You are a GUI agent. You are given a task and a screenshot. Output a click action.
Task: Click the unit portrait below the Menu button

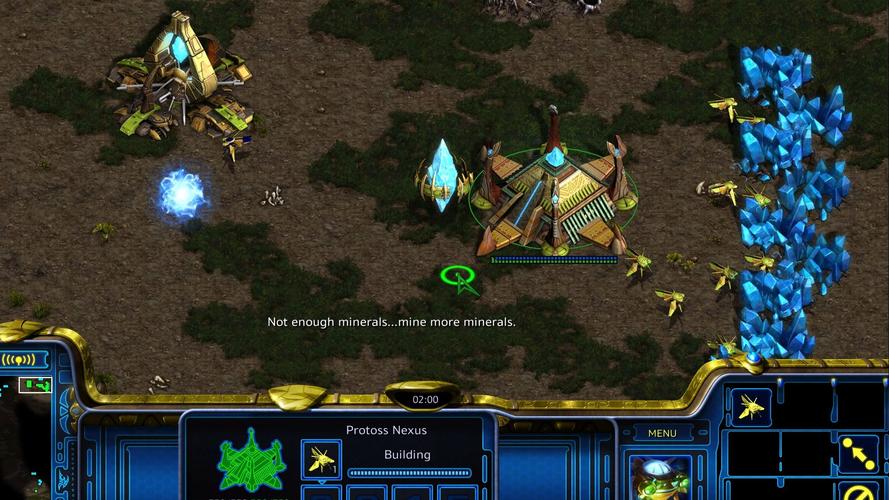tap(662, 476)
